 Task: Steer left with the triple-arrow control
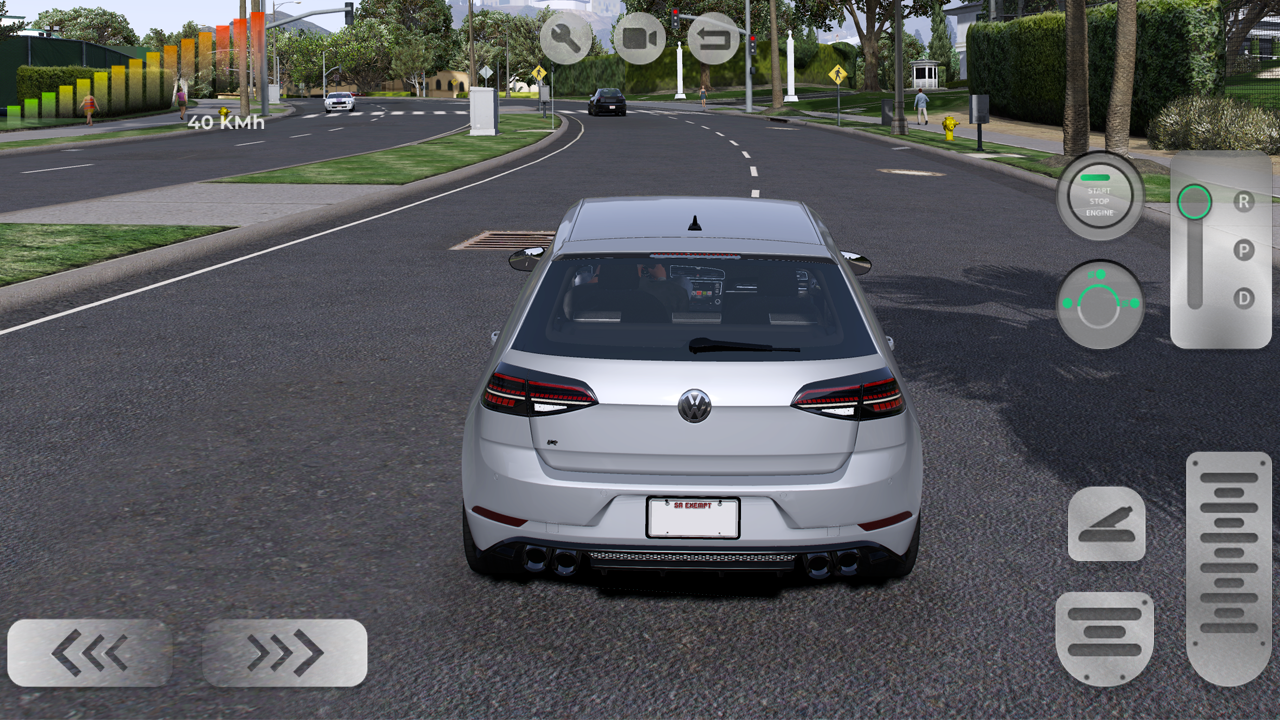[x=90, y=652]
